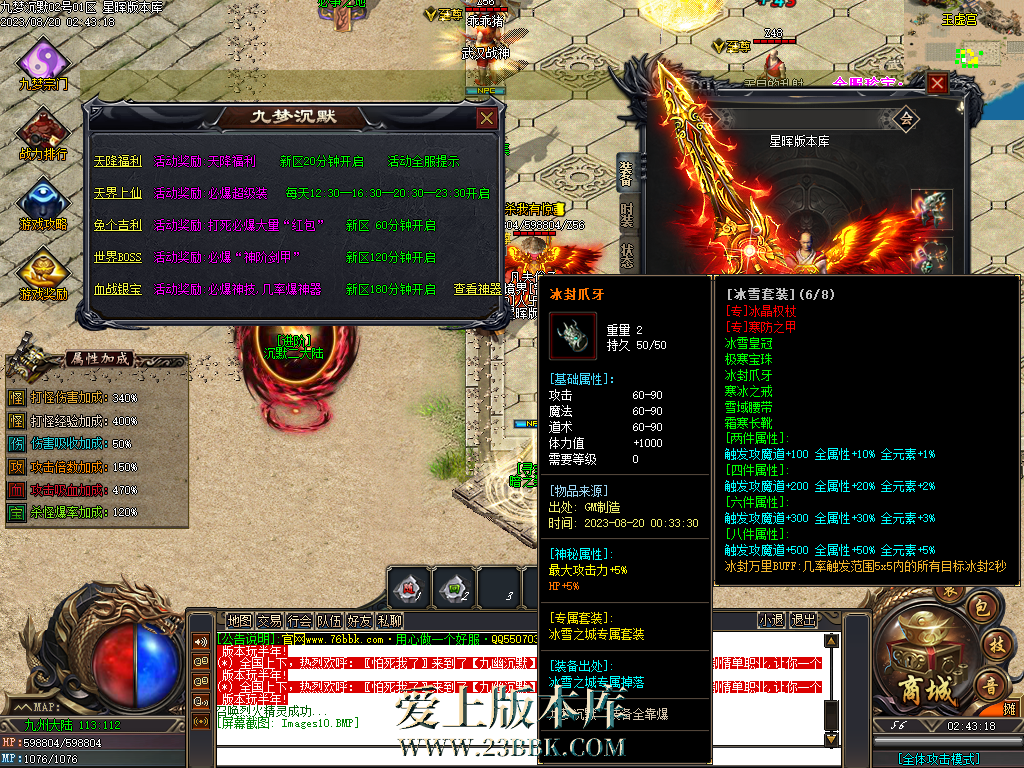The height and width of the screenshot is (768, 1024).
Task: Open the 天降福利 event link
Action: tap(118, 161)
